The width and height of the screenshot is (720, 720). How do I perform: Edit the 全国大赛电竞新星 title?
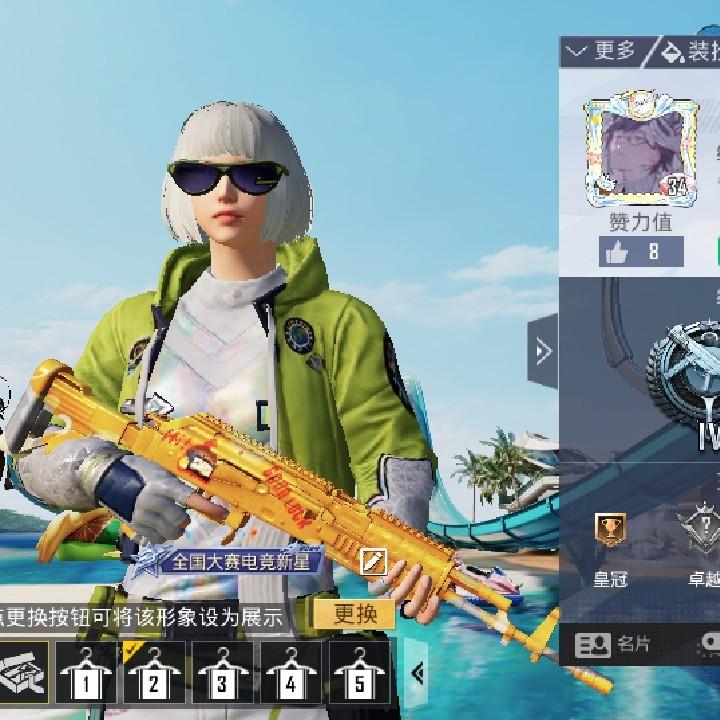372,561
